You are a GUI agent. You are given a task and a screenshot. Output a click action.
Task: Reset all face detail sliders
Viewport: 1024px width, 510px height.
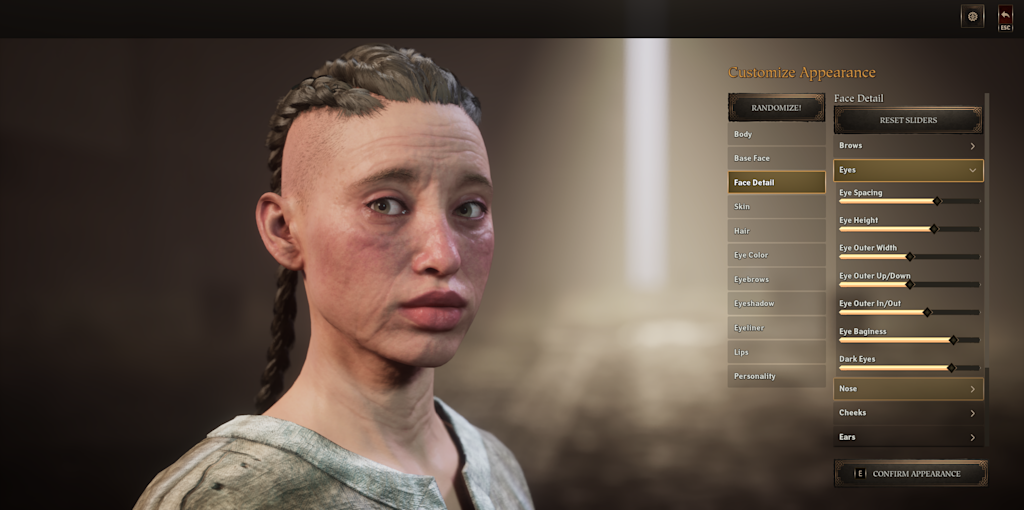(908, 120)
